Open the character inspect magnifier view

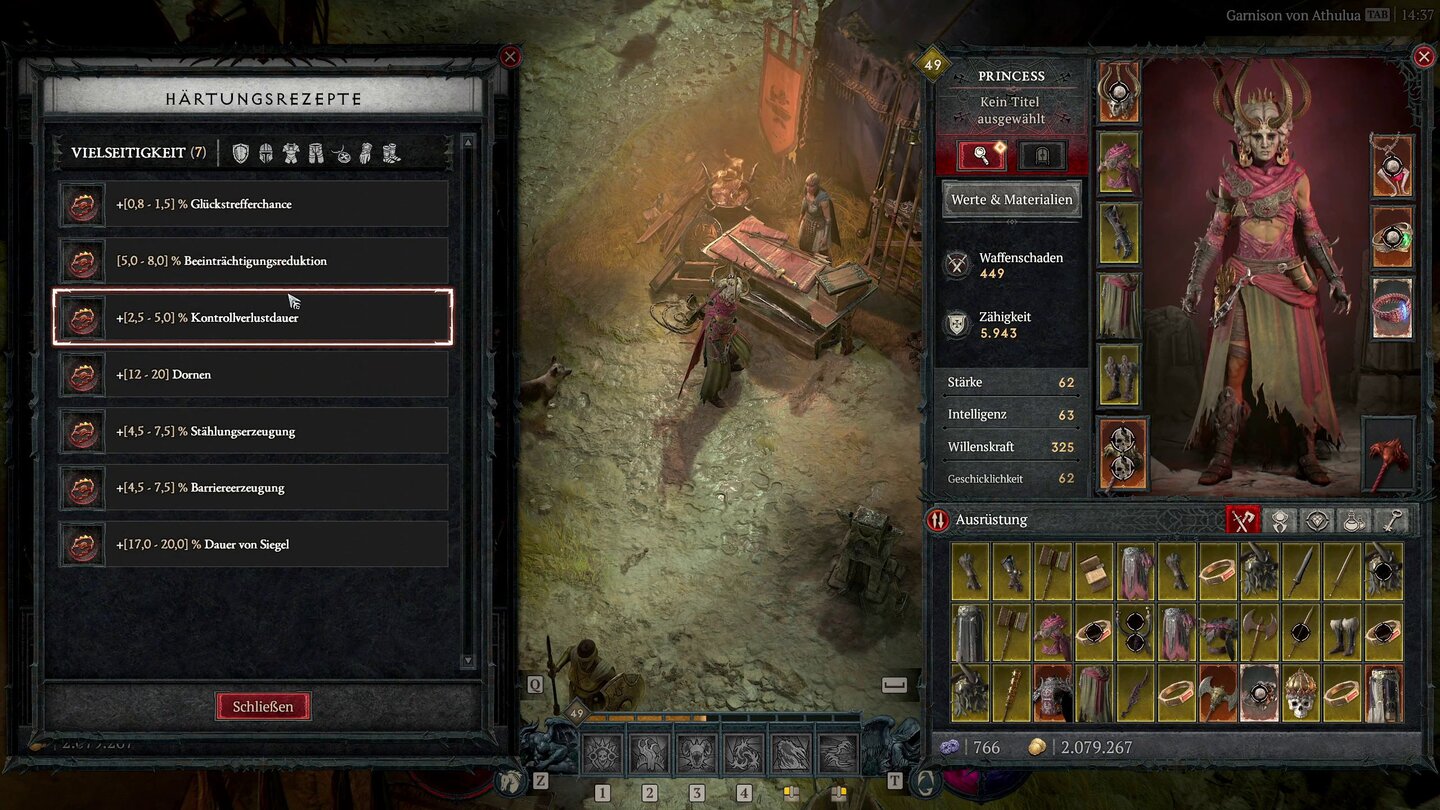(984, 156)
